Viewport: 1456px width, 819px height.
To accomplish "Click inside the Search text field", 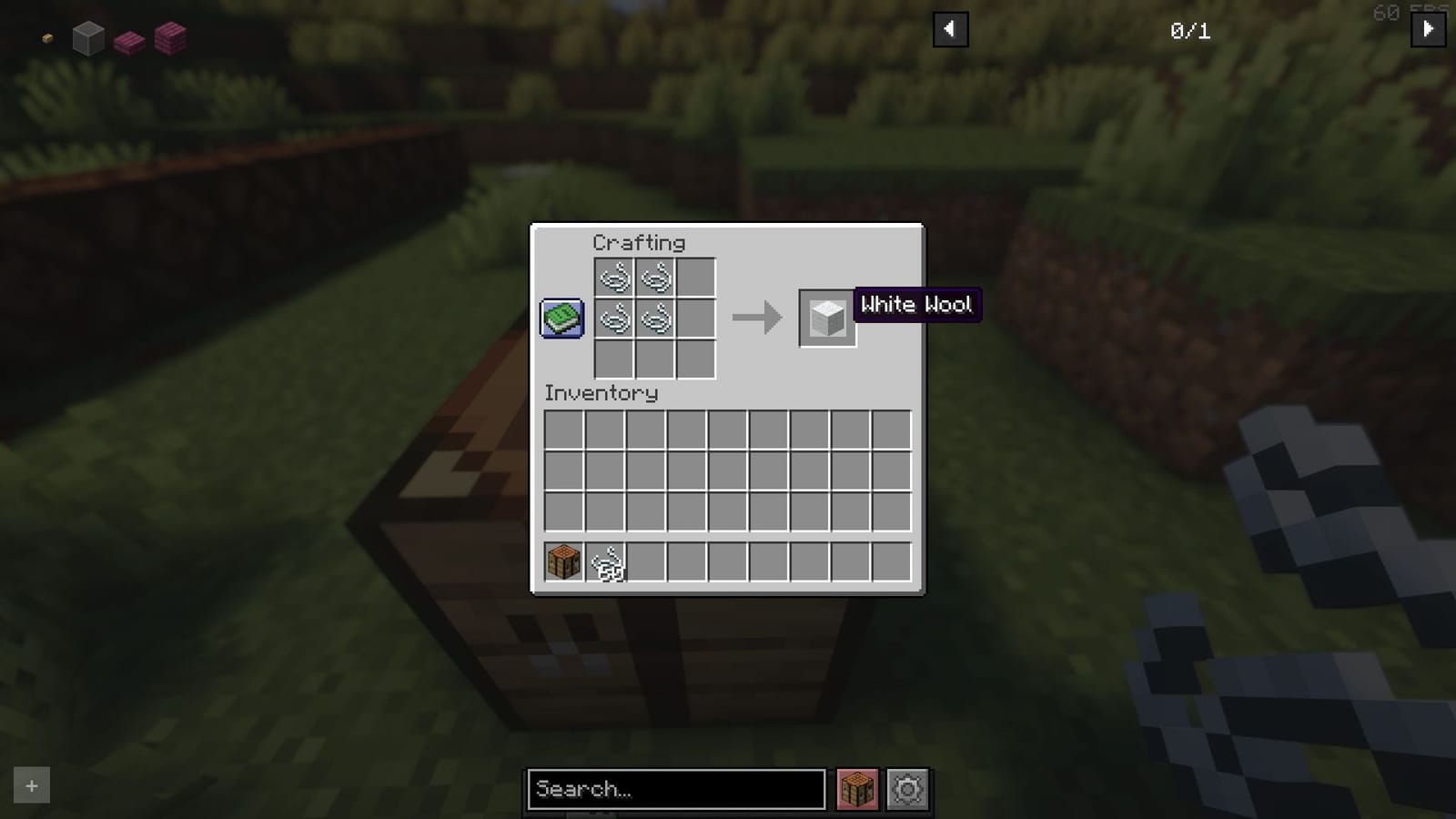I will [678, 789].
